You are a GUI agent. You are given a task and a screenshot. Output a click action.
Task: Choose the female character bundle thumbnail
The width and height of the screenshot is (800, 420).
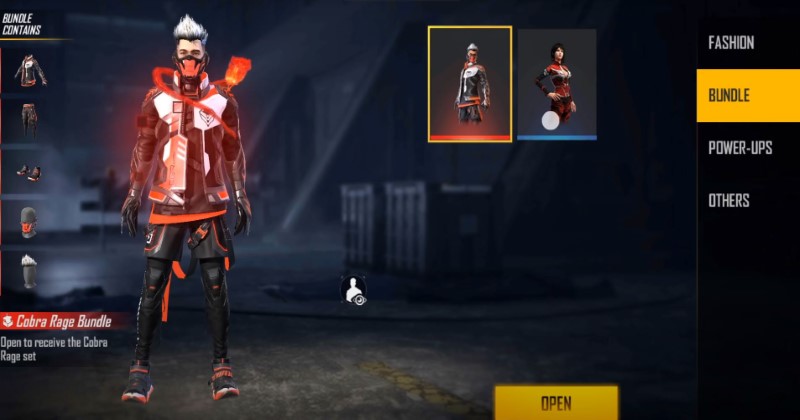pyautogui.click(x=556, y=84)
